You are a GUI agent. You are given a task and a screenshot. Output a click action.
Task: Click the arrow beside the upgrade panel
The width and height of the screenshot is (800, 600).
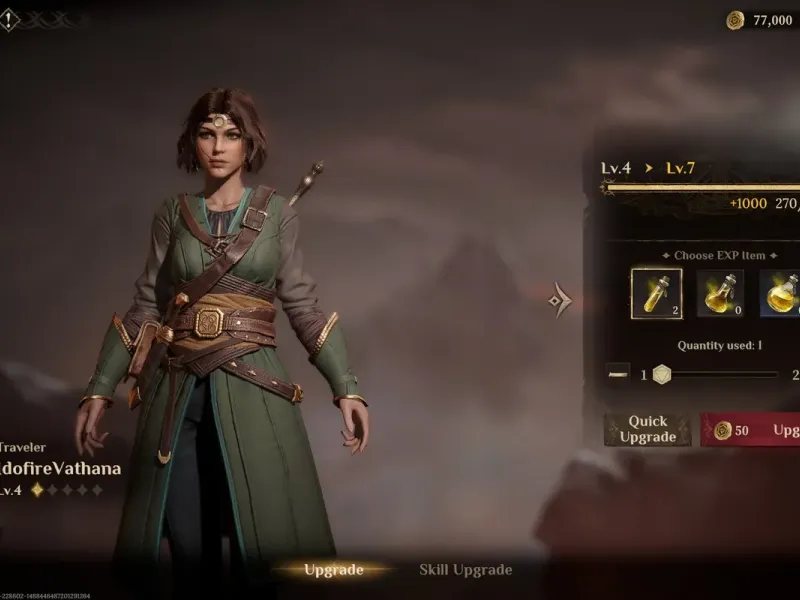click(x=561, y=299)
